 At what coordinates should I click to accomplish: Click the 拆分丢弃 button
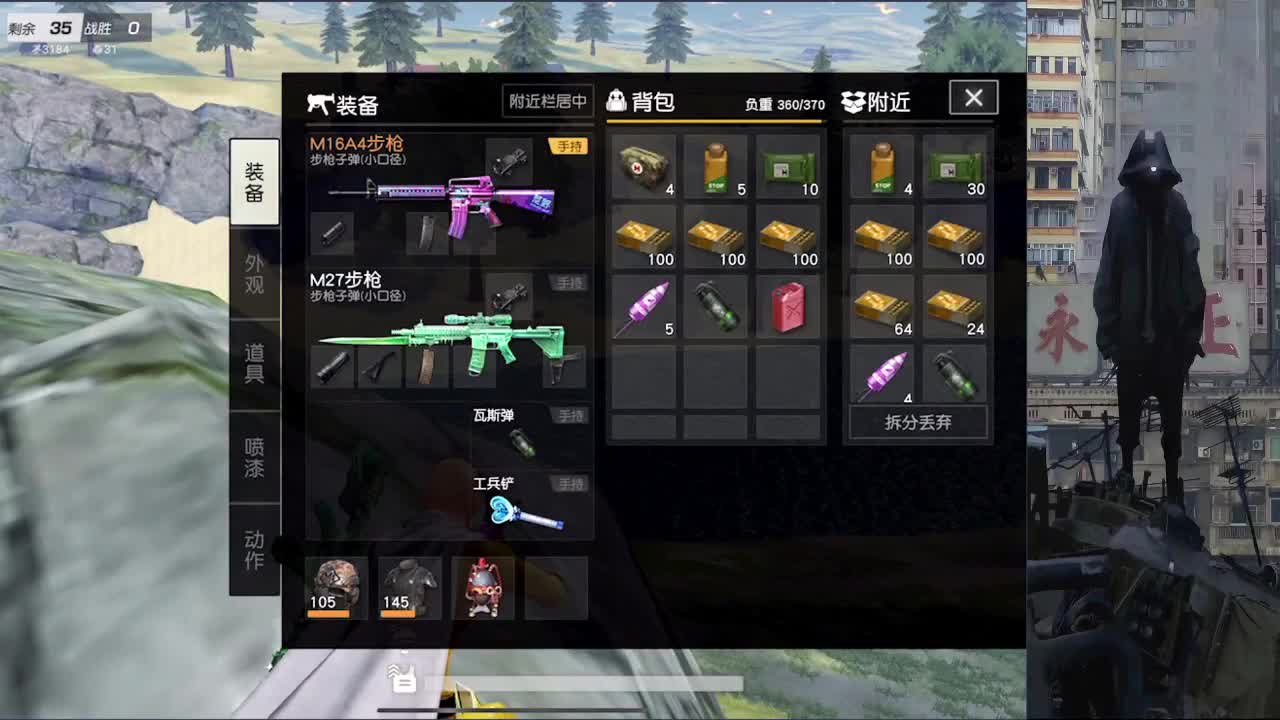(x=917, y=422)
